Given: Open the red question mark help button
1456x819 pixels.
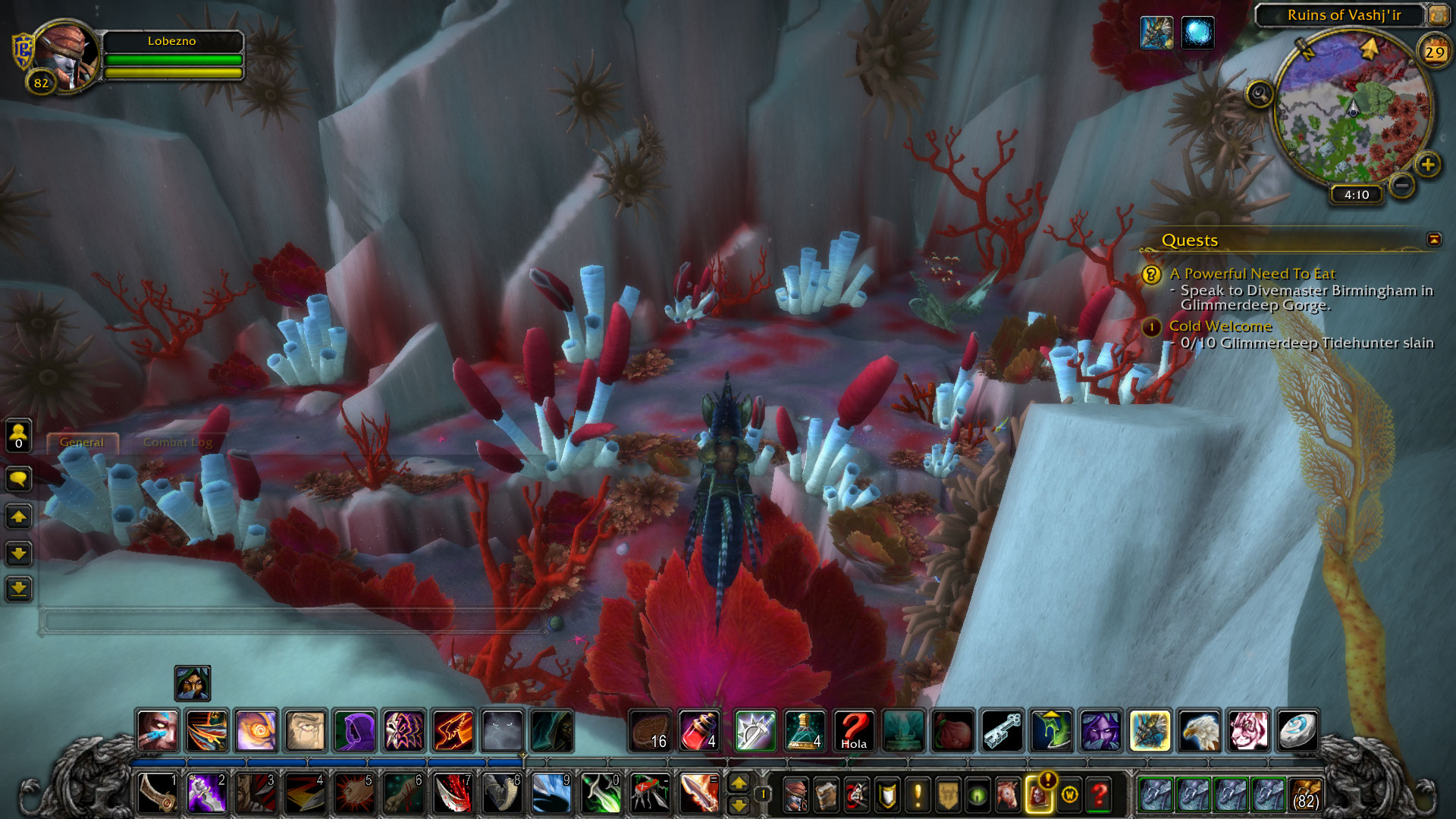Looking at the screenshot, I should [x=1099, y=794].
